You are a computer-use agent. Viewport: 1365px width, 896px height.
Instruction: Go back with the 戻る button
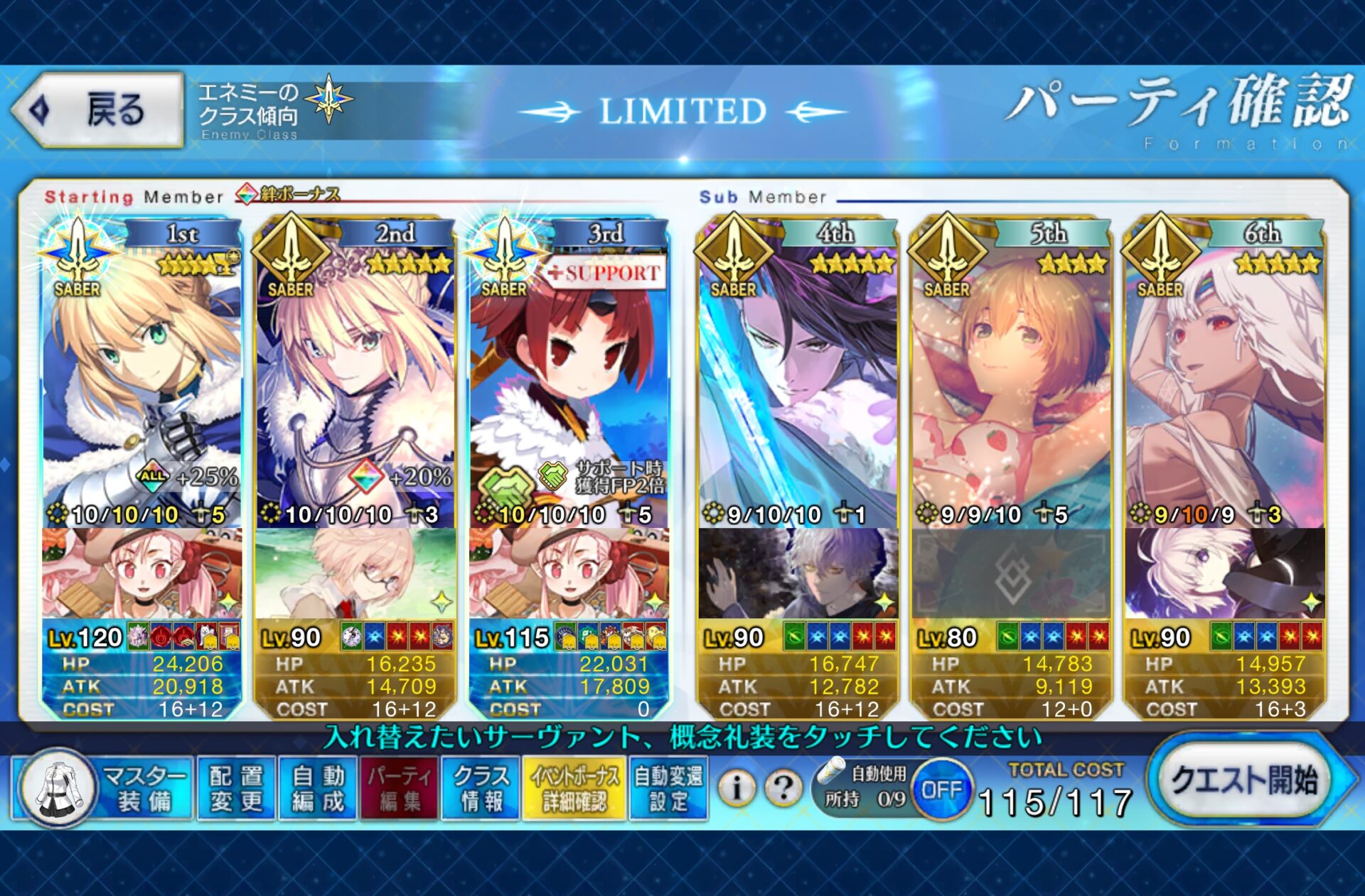[98, 110]
